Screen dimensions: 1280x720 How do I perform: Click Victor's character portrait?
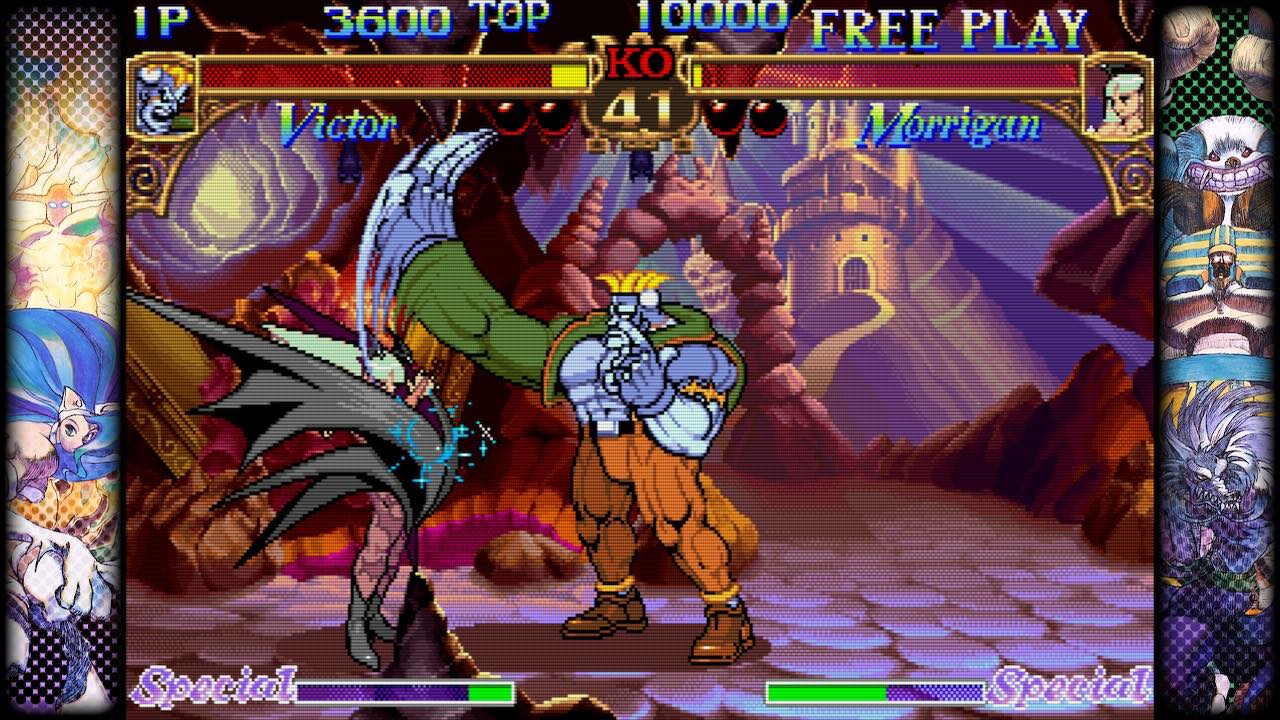(162, 97)
